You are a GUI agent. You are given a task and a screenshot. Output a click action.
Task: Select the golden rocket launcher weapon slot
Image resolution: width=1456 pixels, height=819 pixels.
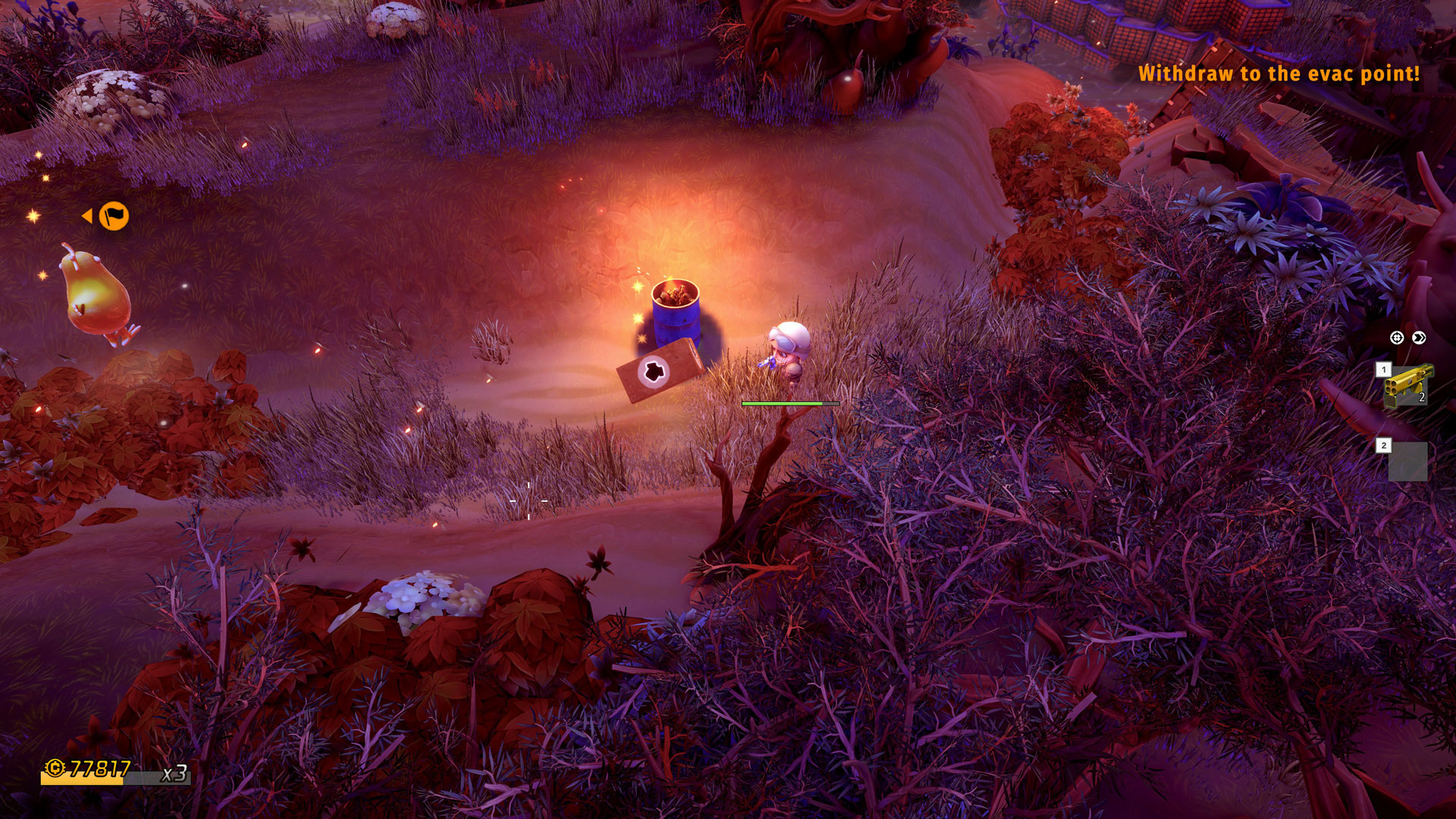pos(1408,385)
